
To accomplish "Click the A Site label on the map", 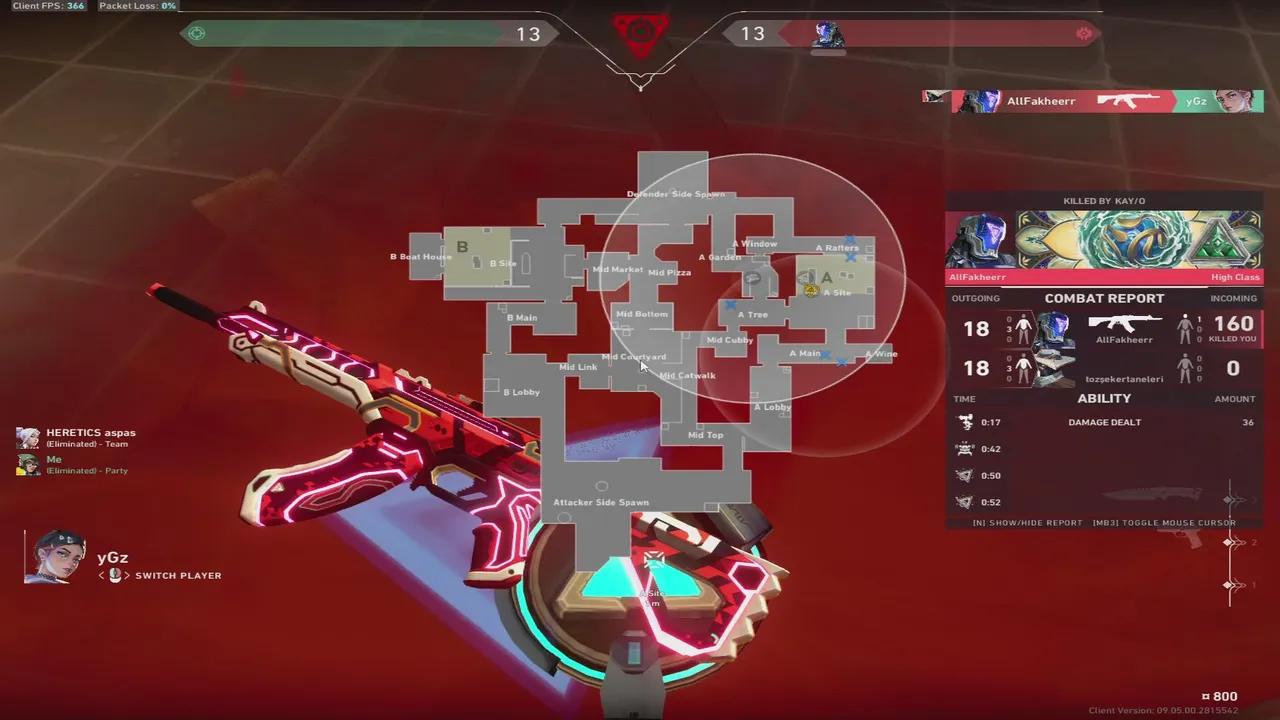I will tap(837, 292).
